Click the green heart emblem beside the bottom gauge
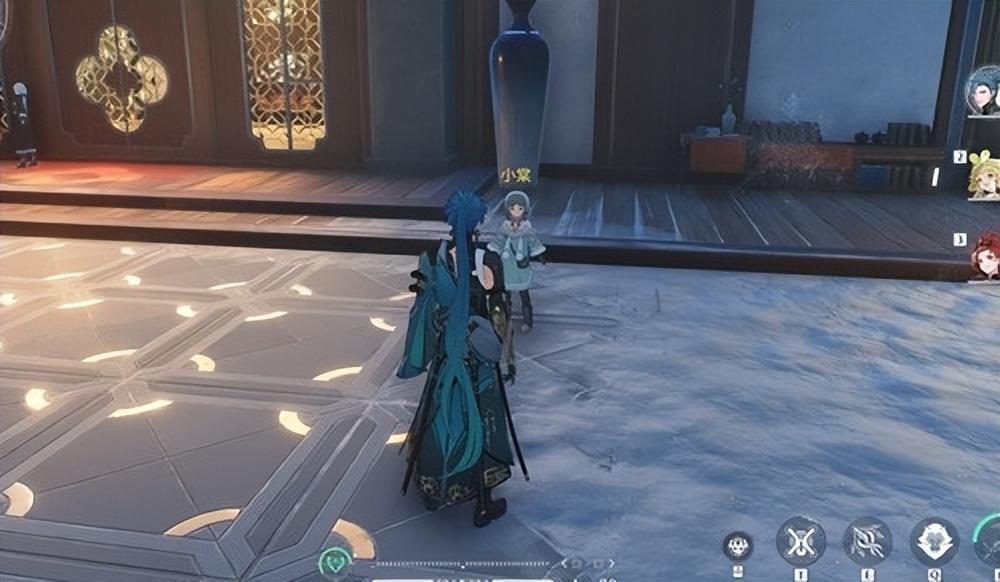The height and width of the screenshot is (582, 1000). pyautogui.click(x=335, y=562)
